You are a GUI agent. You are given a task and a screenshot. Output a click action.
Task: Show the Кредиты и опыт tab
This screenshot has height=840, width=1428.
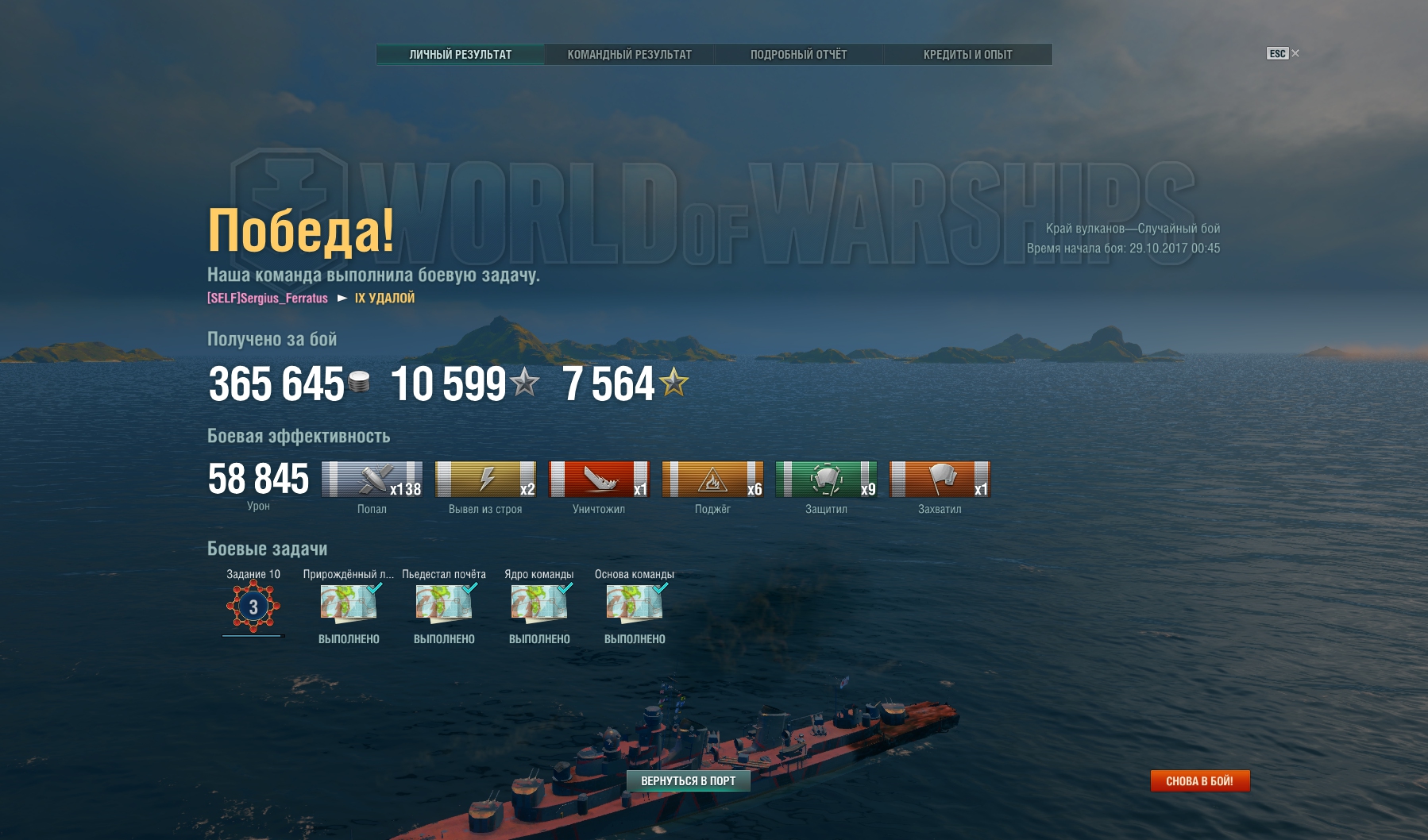point(967,55)
